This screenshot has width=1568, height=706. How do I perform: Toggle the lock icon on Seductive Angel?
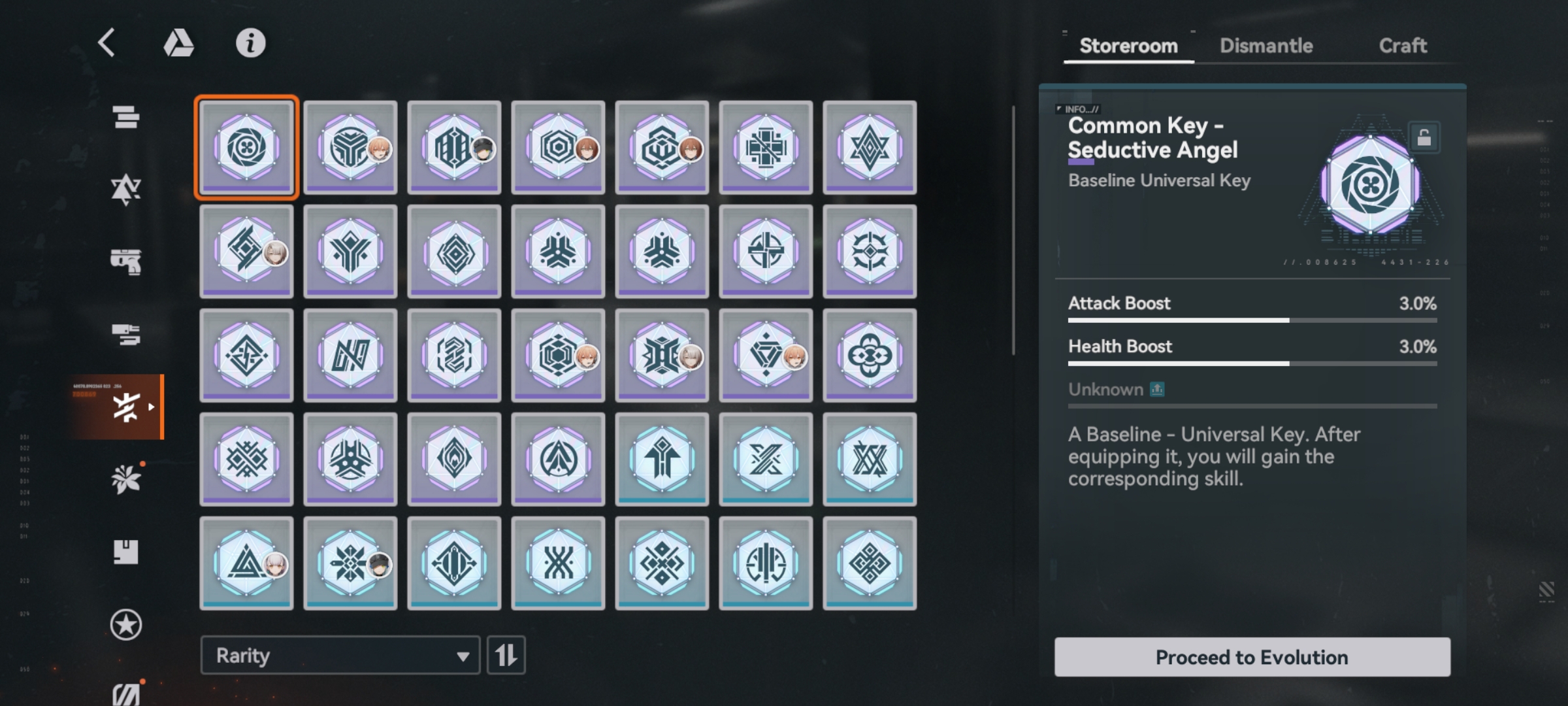pyautogui.click(x=1424, y=137)
